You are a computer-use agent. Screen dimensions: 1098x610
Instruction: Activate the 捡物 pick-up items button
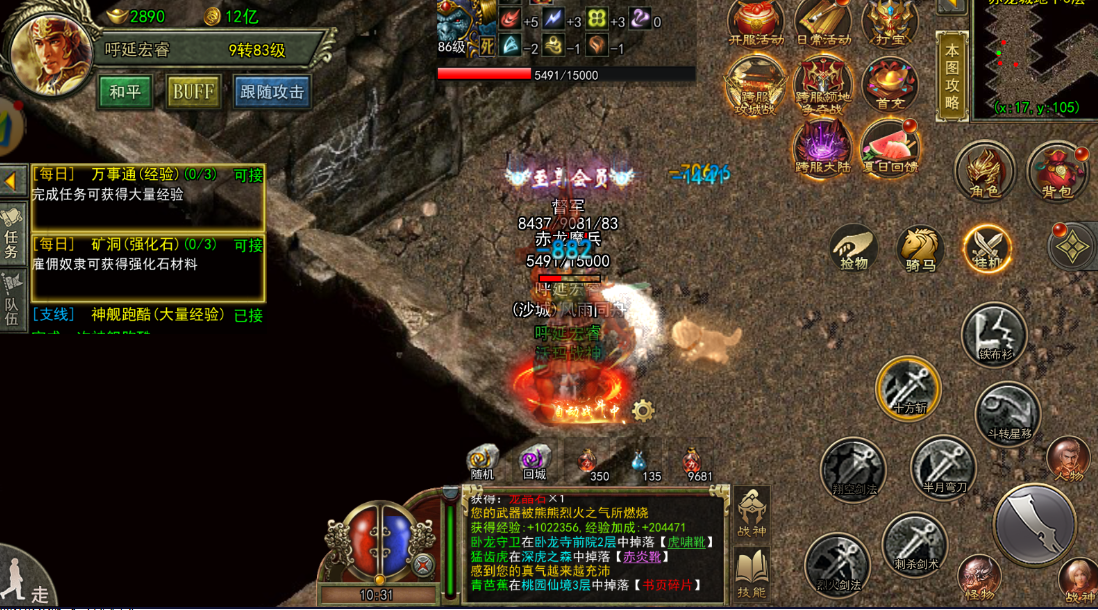point(854,249)
